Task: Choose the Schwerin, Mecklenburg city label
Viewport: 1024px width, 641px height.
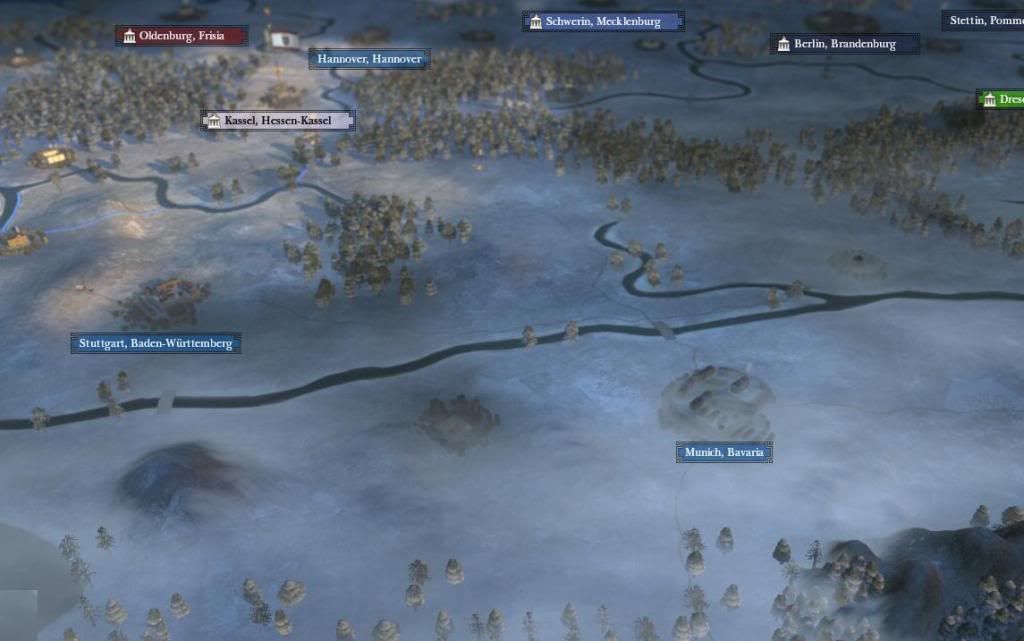Action: point(603,21)
